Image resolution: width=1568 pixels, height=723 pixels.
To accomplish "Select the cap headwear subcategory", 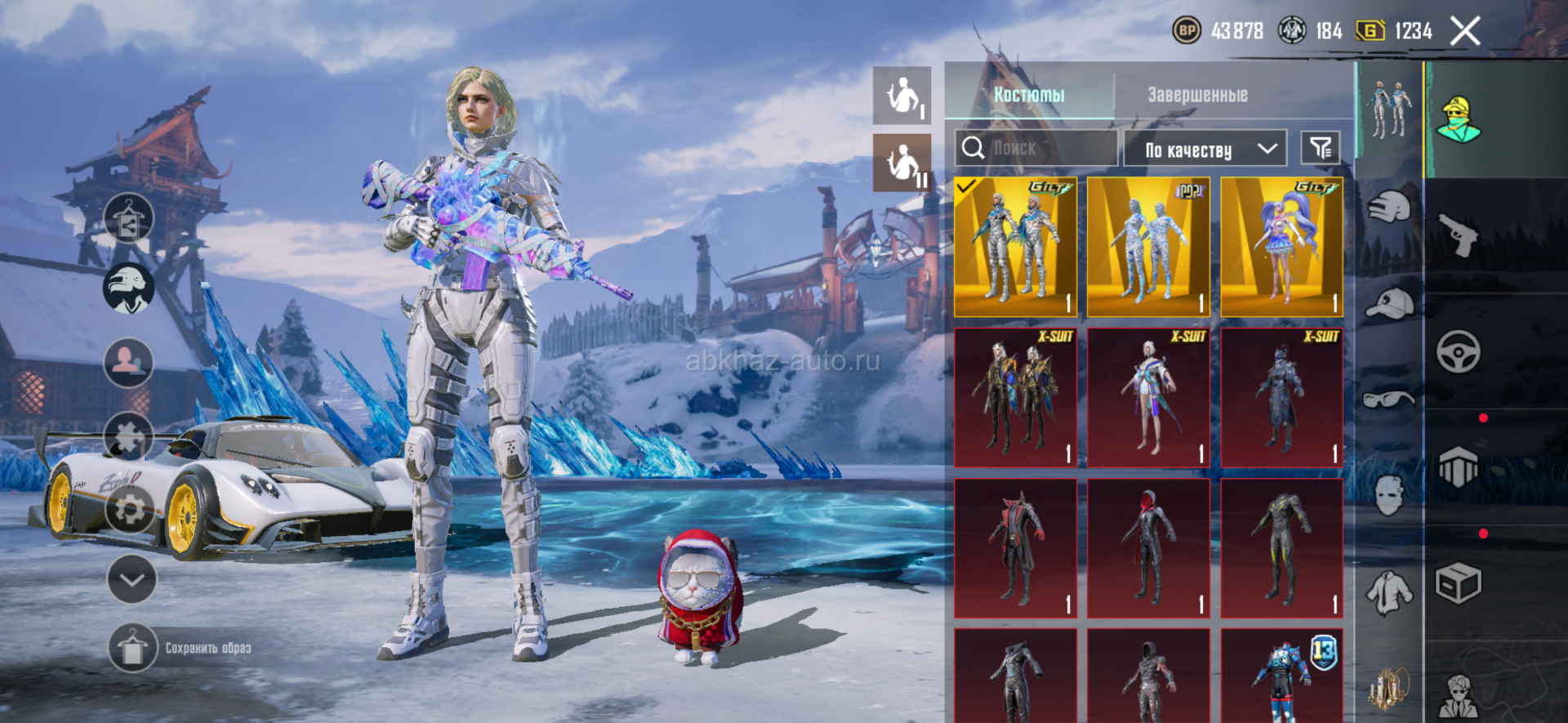I will point(1388,304).
